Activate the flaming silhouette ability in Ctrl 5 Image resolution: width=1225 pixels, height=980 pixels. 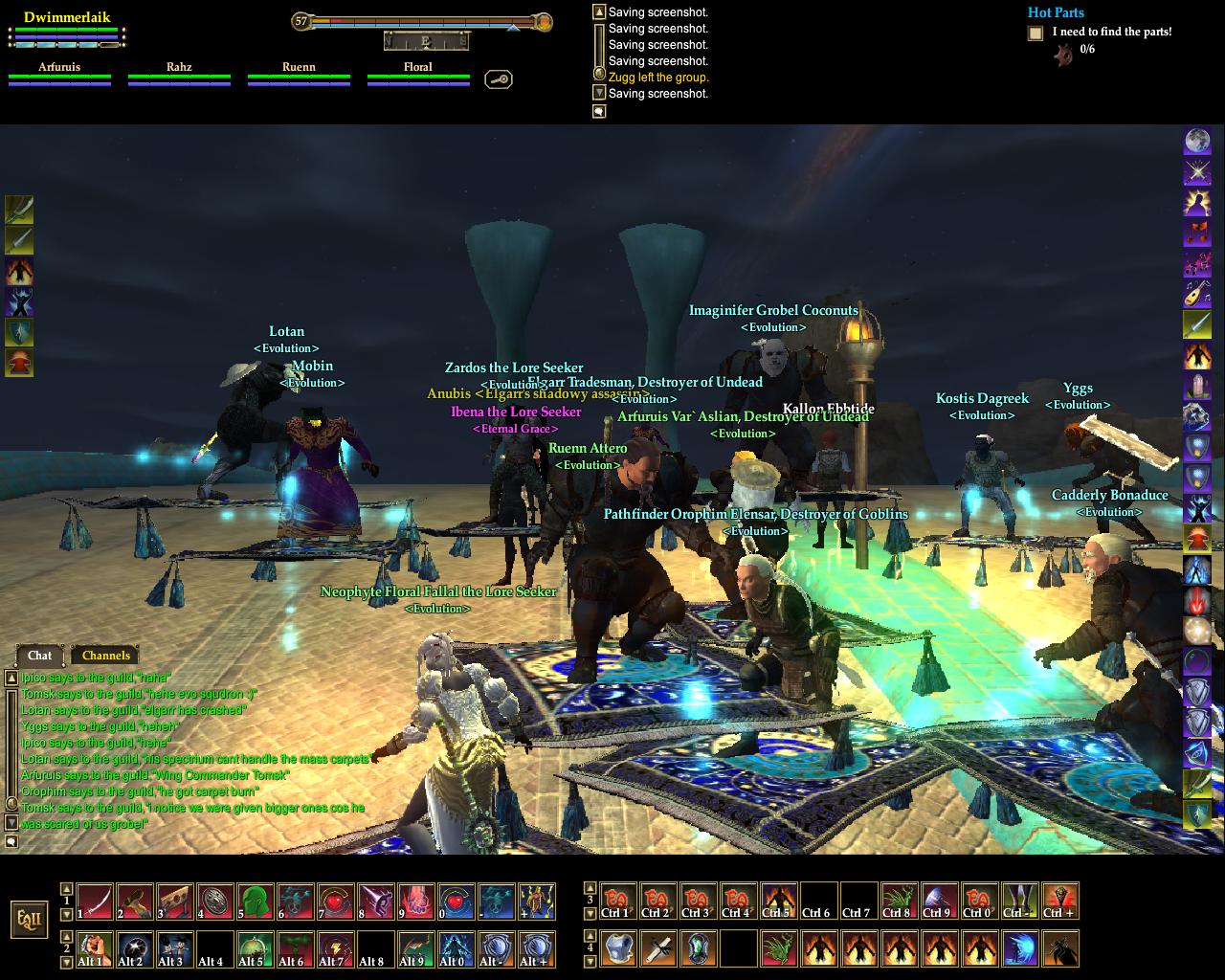(x=777, y=902)
